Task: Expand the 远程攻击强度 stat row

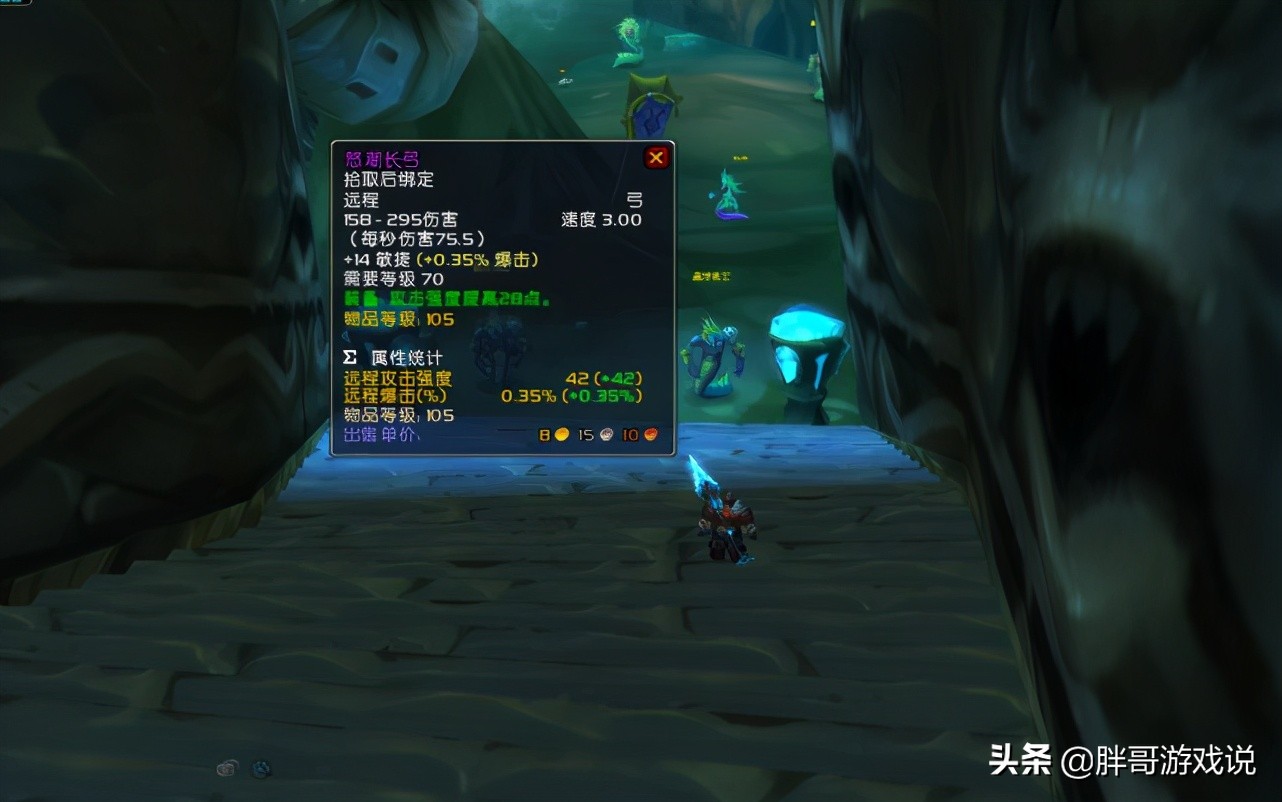Action: point(400,379)
